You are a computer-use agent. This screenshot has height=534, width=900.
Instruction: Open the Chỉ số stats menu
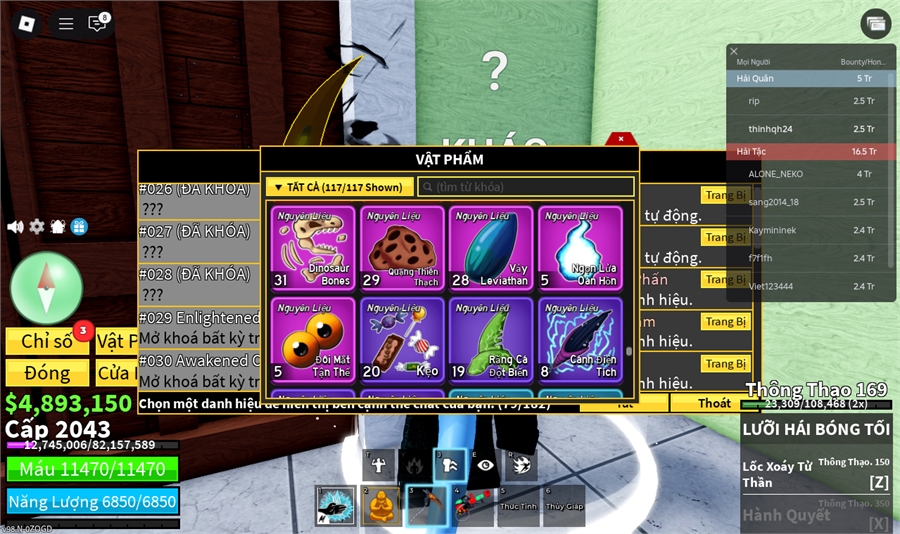[47, 341]
